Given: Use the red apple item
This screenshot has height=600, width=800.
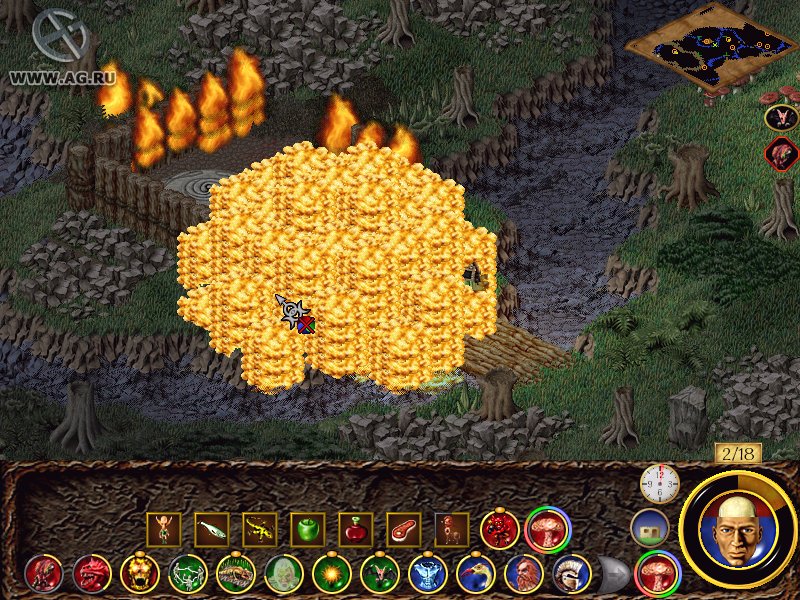Looking at the screenshot, I should (x=356, y=529).
